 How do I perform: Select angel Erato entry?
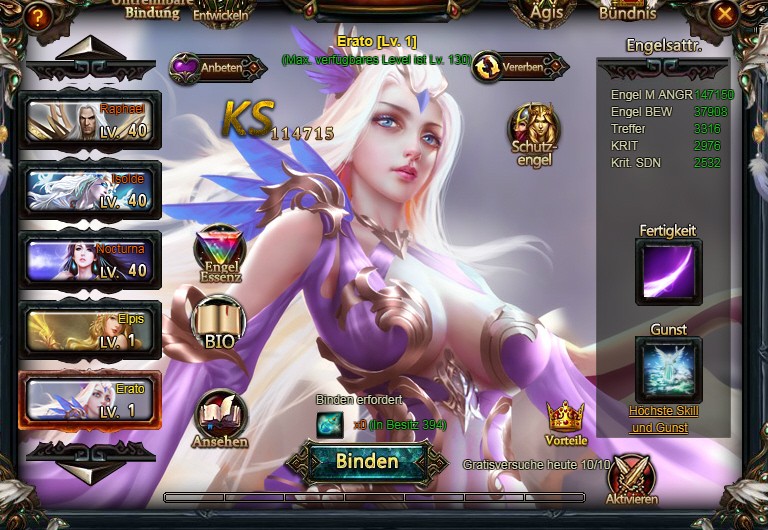tap(90, 401)
